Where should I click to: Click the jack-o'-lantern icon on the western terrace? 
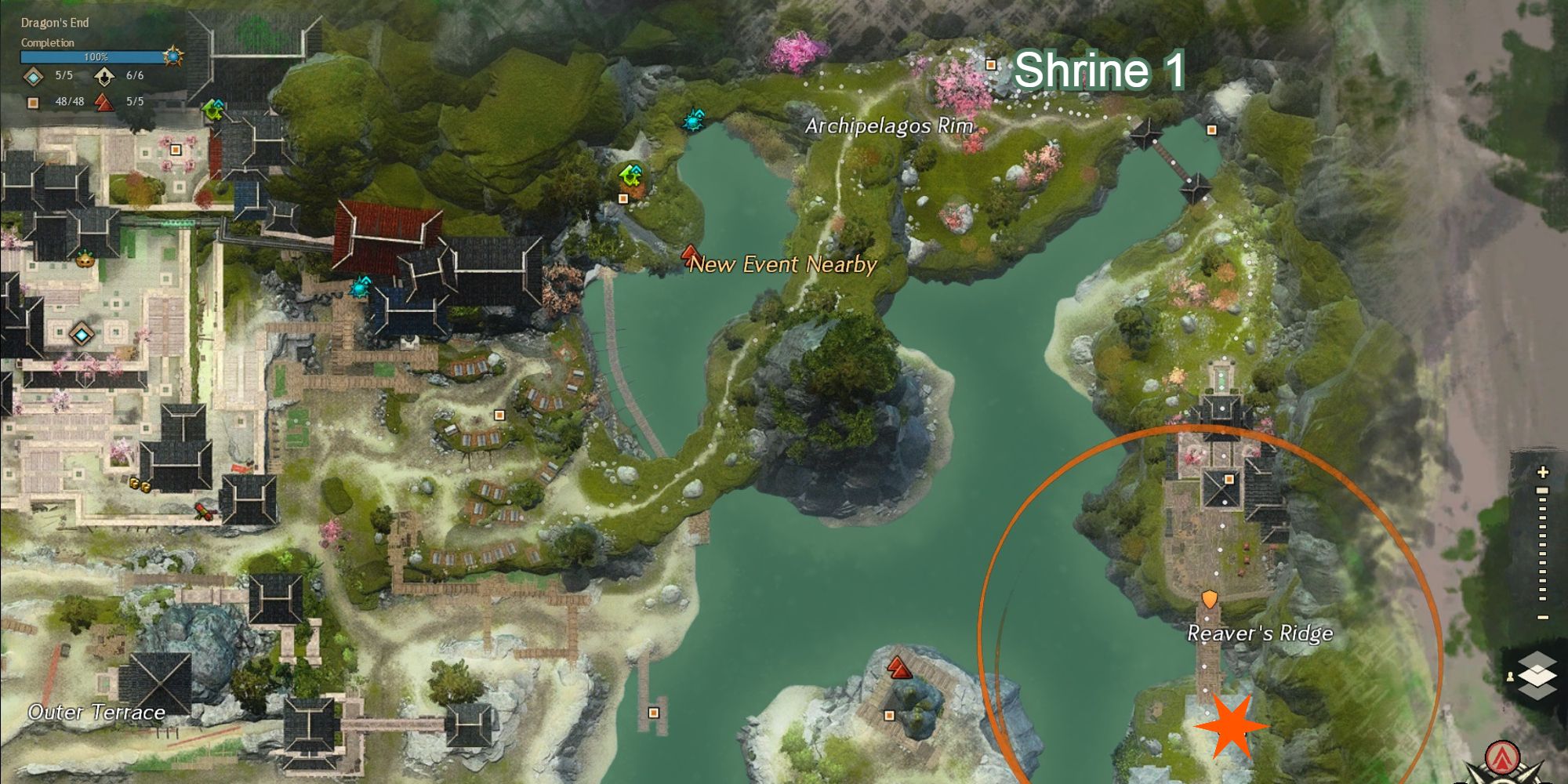(x=86, y=260)
